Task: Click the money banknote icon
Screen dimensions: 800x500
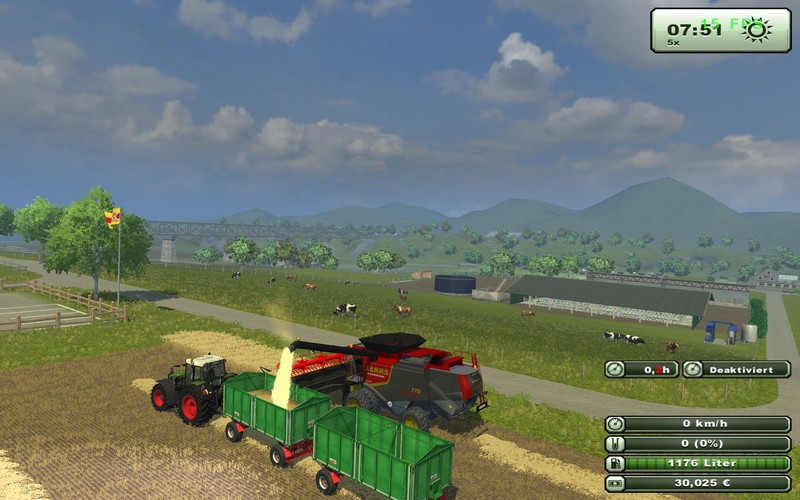Action: pos(616,483)
